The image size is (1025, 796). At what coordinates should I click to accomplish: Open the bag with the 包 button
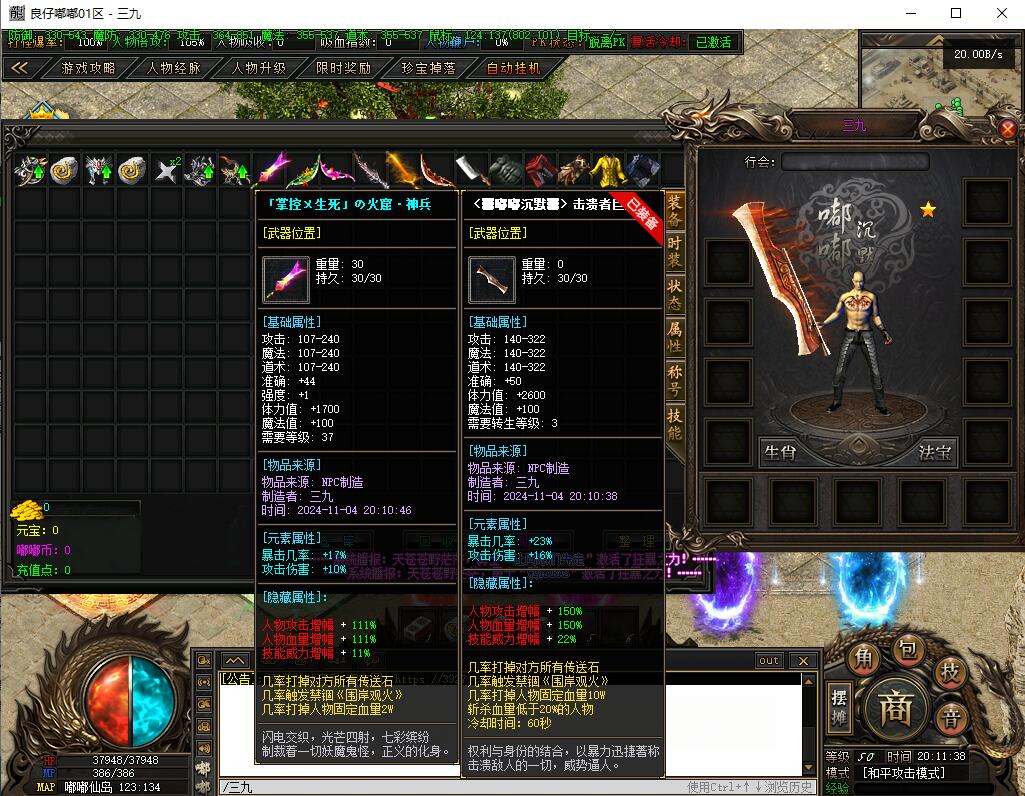[906, 650]
